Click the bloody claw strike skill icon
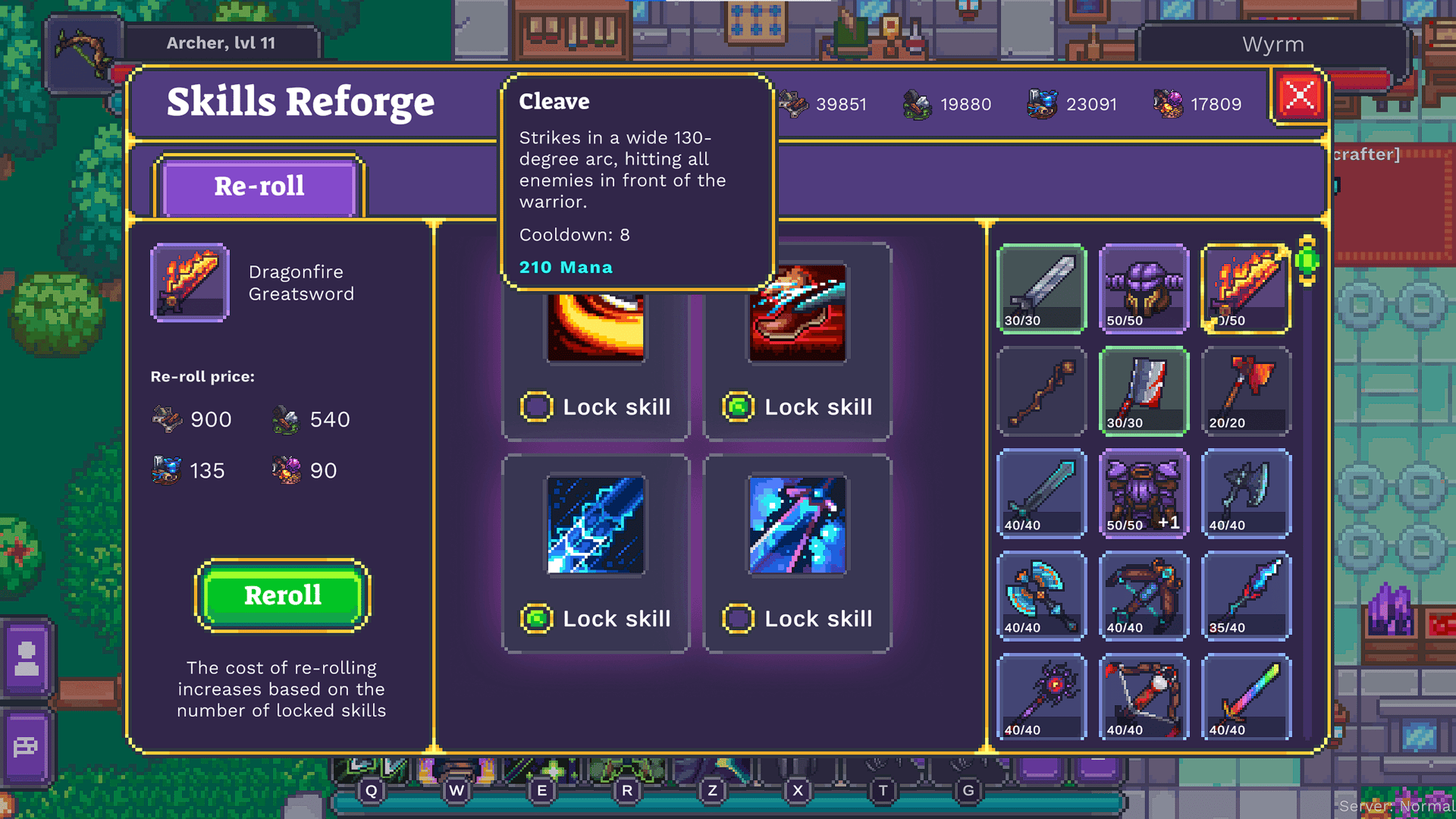Screen dimensions: 1456x819 coord(797,311)
